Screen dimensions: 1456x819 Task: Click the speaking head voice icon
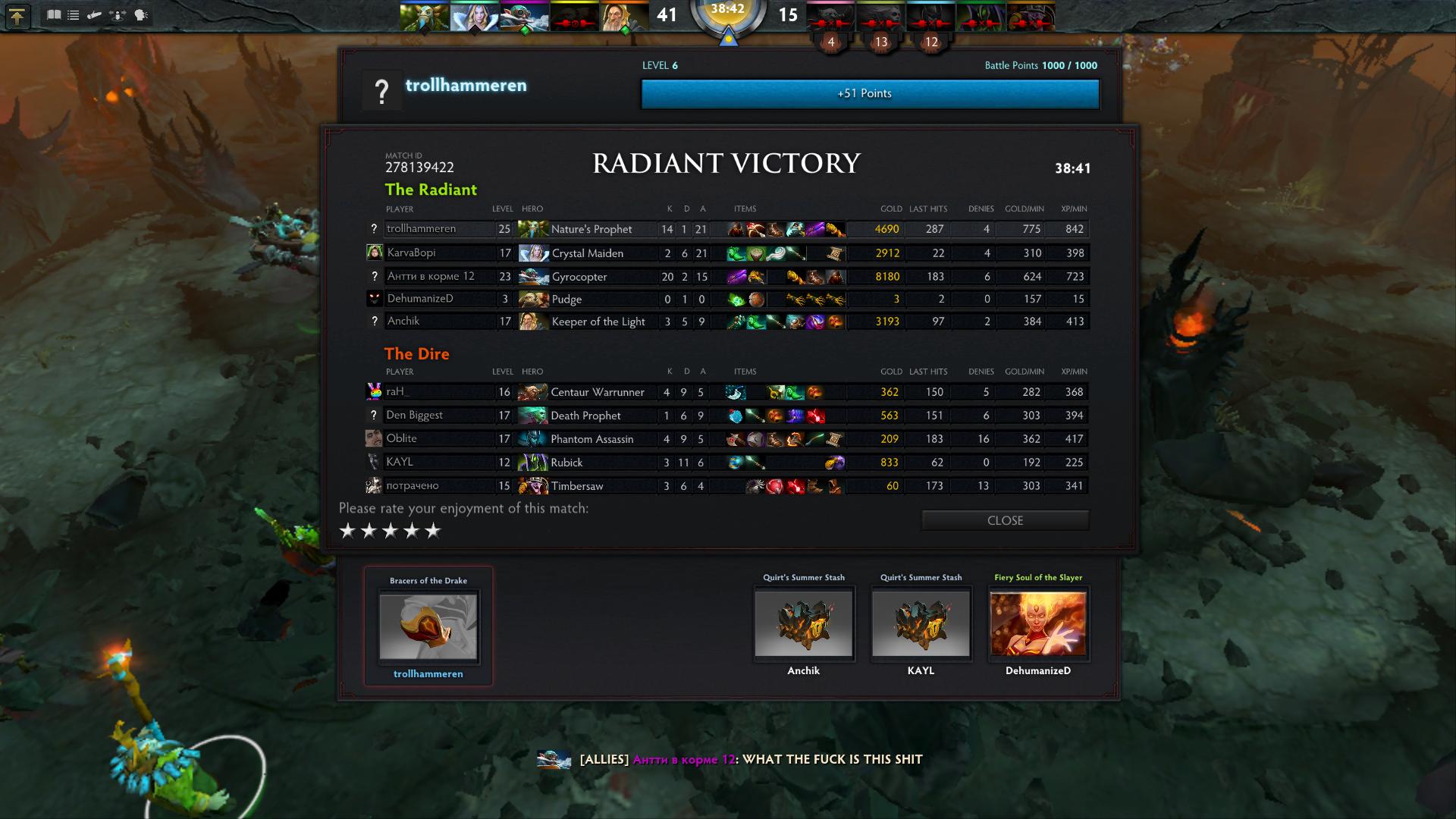(141, 15)
